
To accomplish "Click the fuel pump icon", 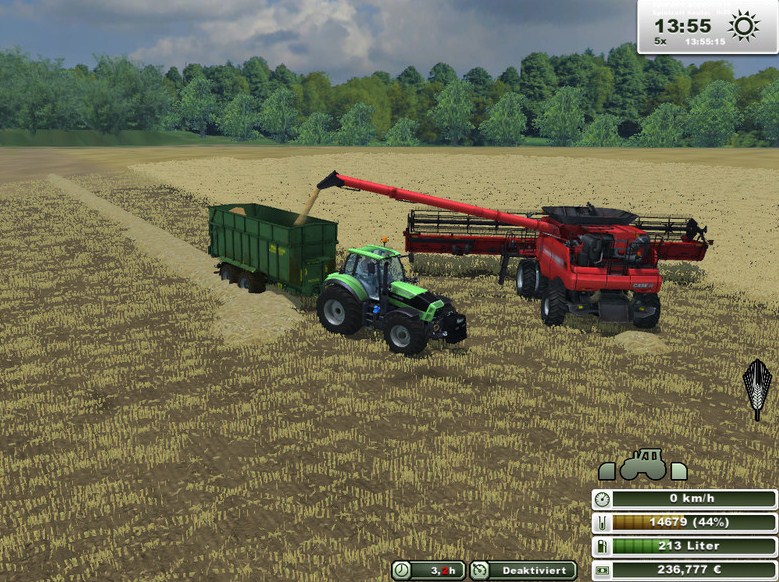I will point(602,546).
